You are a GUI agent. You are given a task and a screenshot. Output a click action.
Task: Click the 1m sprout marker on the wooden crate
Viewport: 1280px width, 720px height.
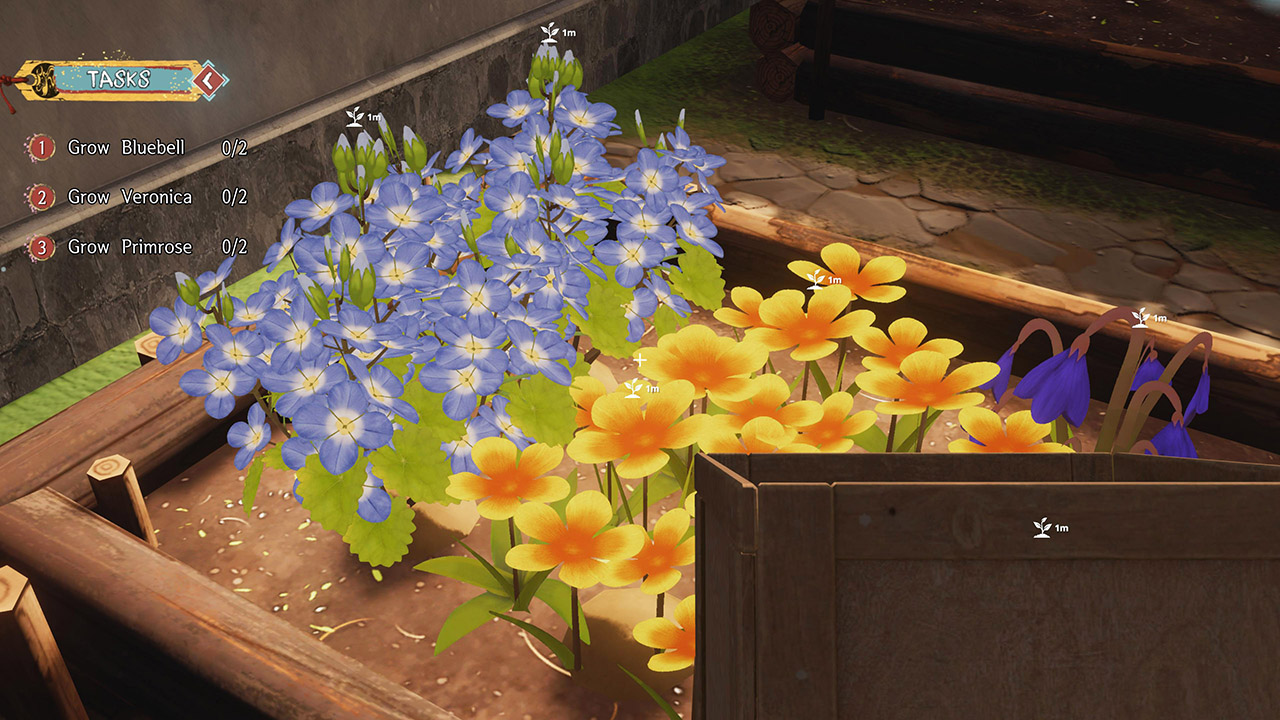pos(1040,525)
